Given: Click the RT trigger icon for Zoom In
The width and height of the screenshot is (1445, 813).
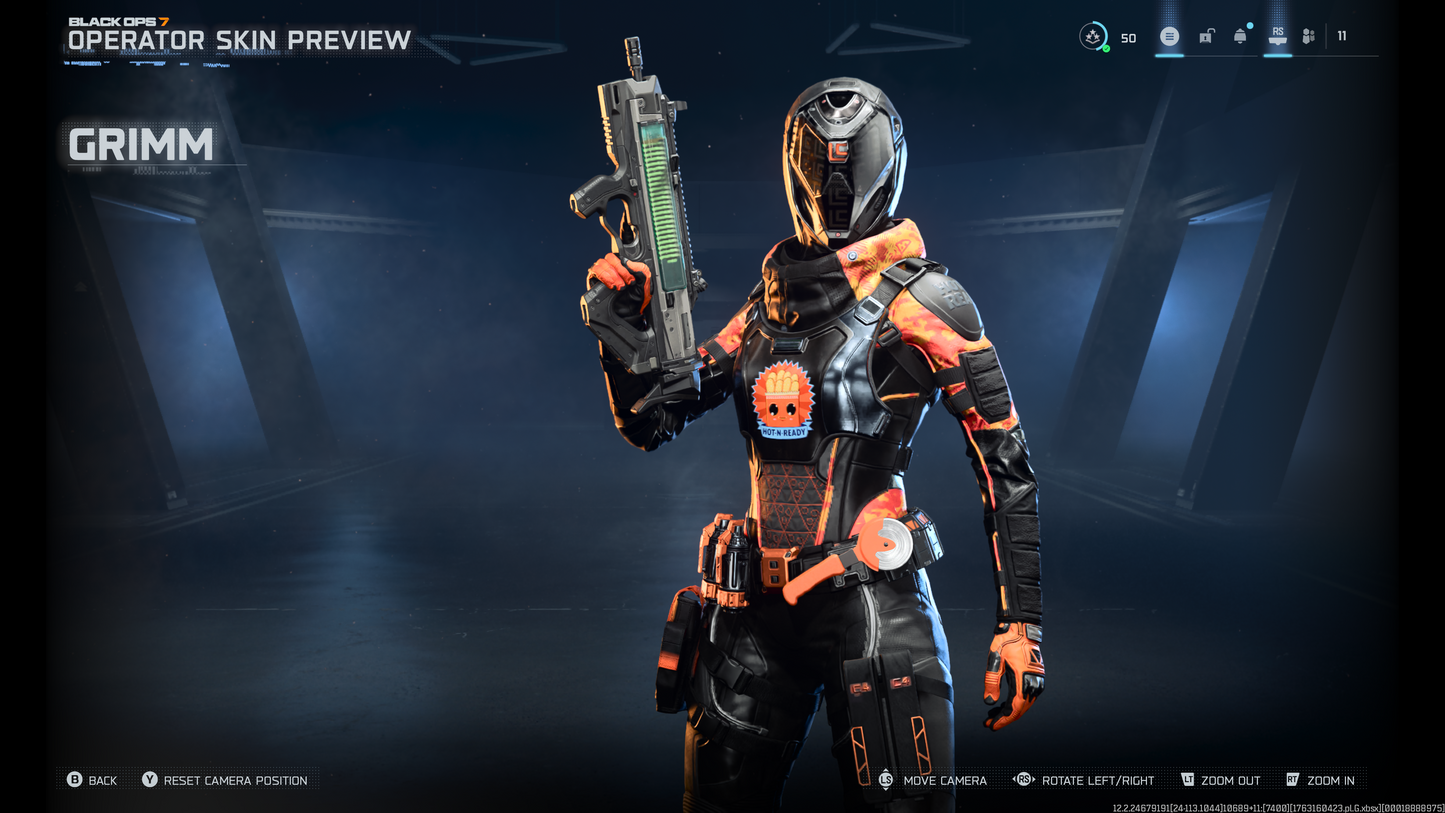Looking at the screenshot, I should (x=1291, y=780).
